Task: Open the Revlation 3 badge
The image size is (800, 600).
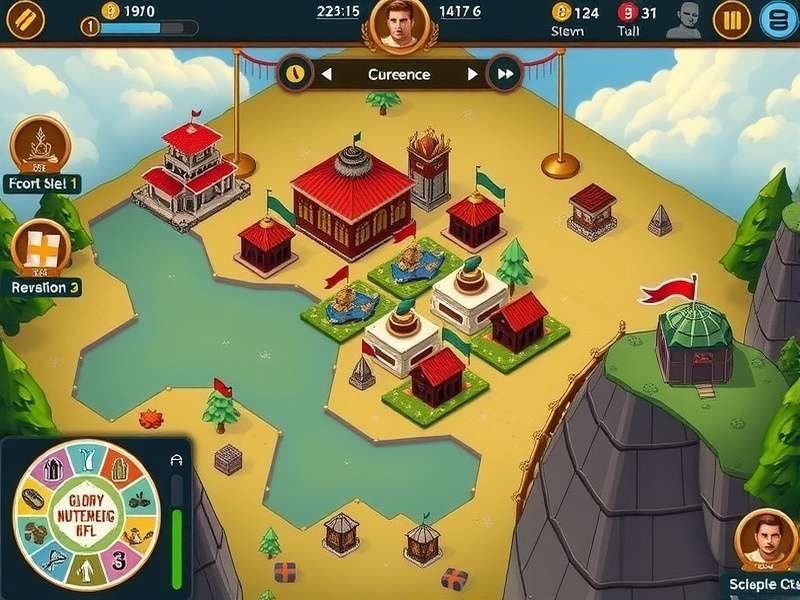Action: pos(41,248)
